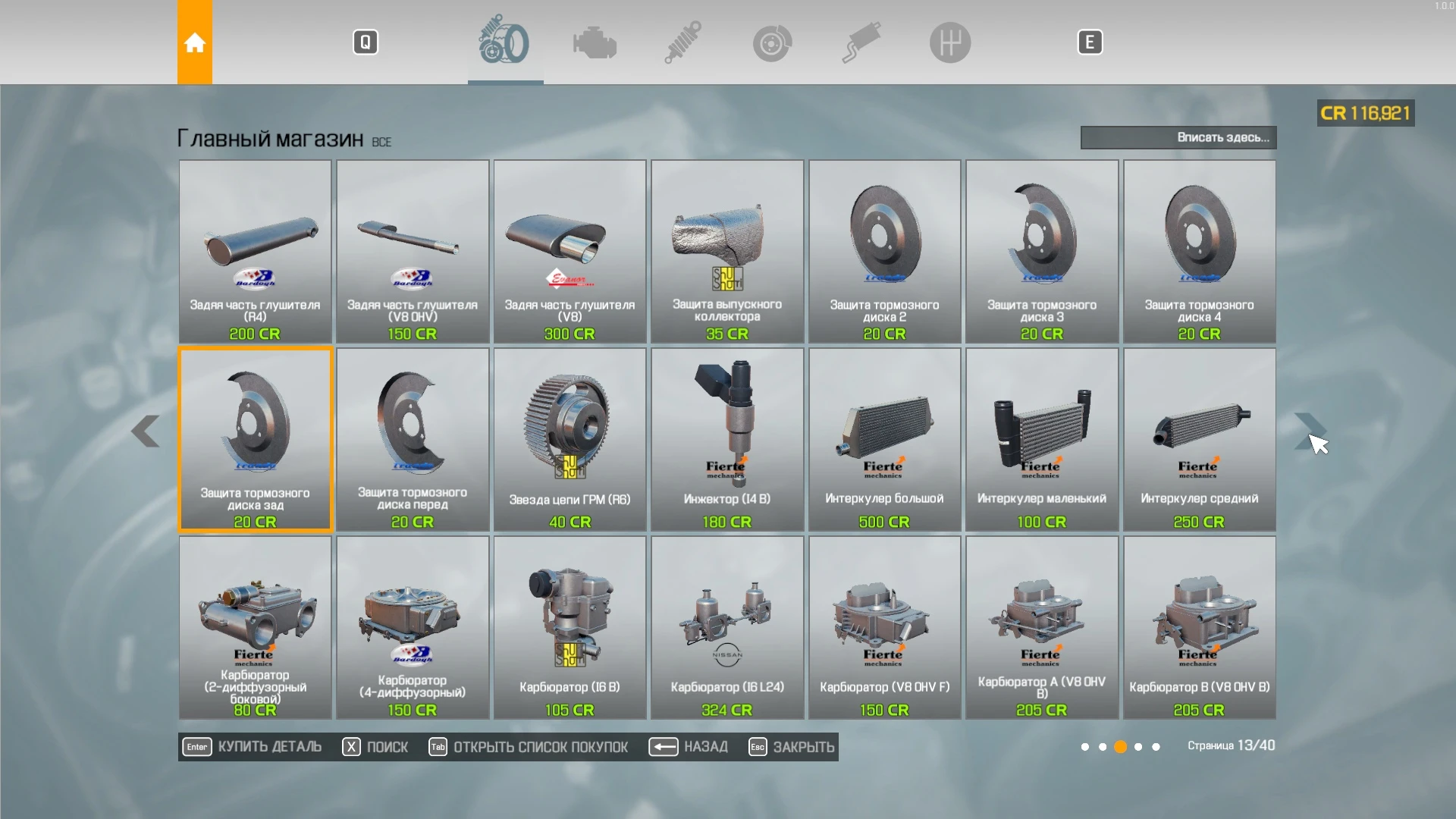Select the engine parts category icon
Screen dimensions: 1456x819
click(595, 42)
